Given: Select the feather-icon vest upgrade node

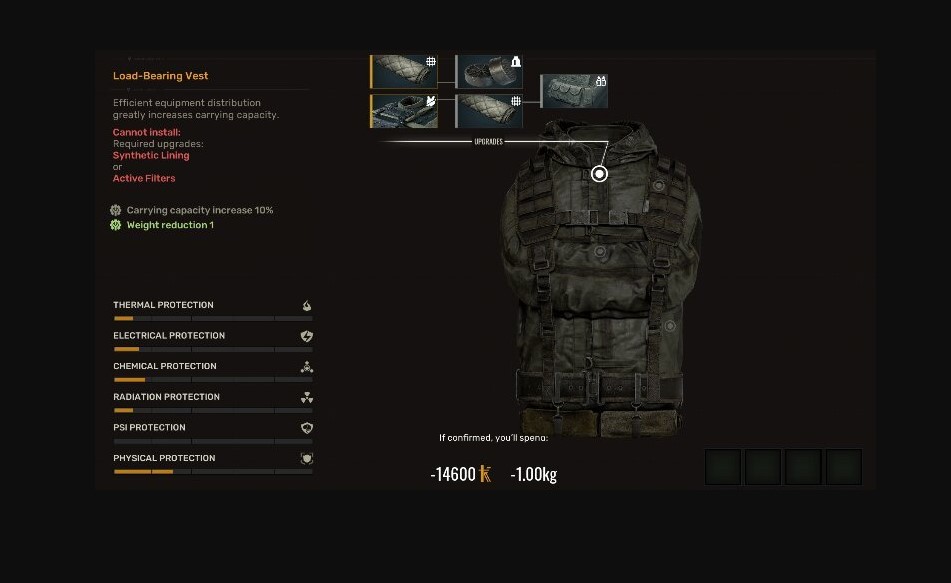Looking at the screenshot, I should 404,111.
